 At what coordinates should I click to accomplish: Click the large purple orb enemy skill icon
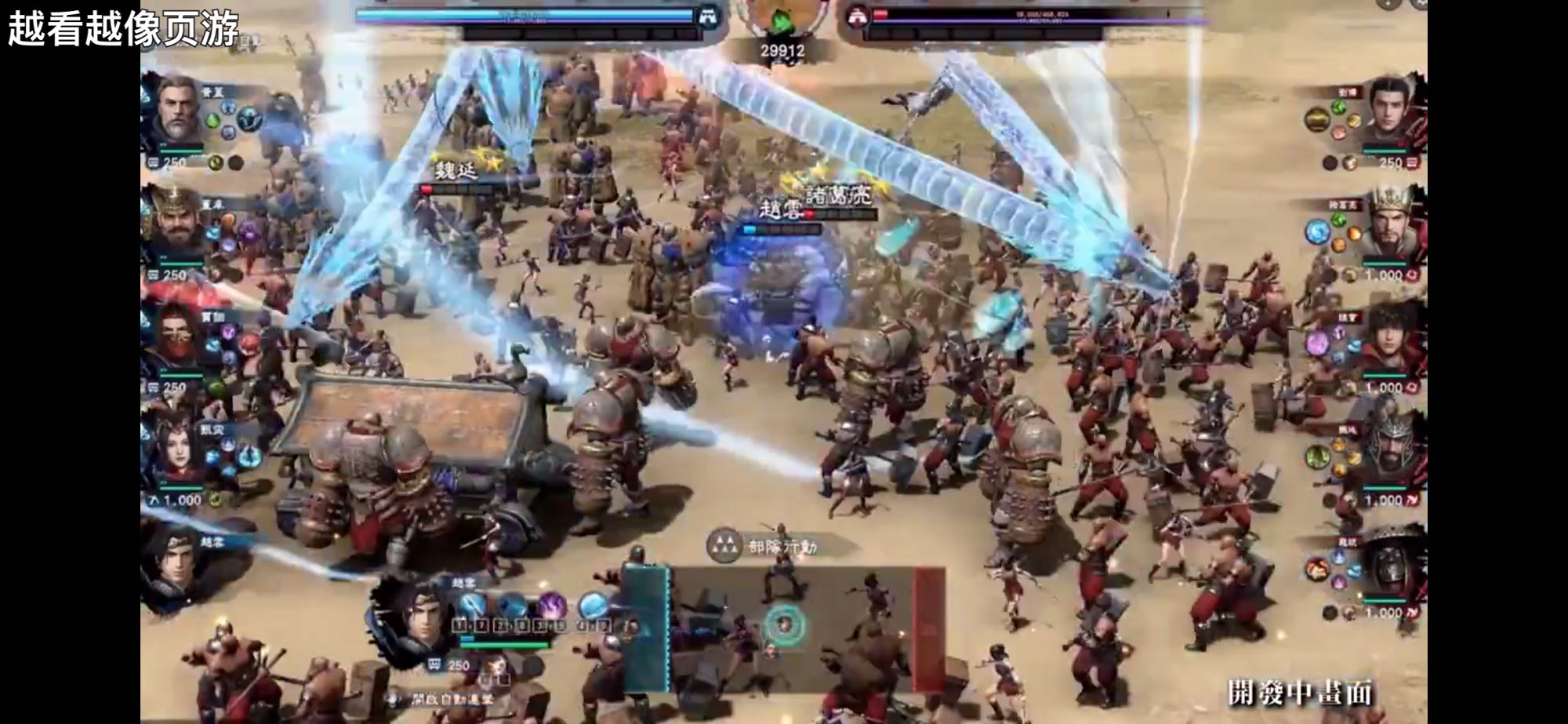(x=1317, y=343)
